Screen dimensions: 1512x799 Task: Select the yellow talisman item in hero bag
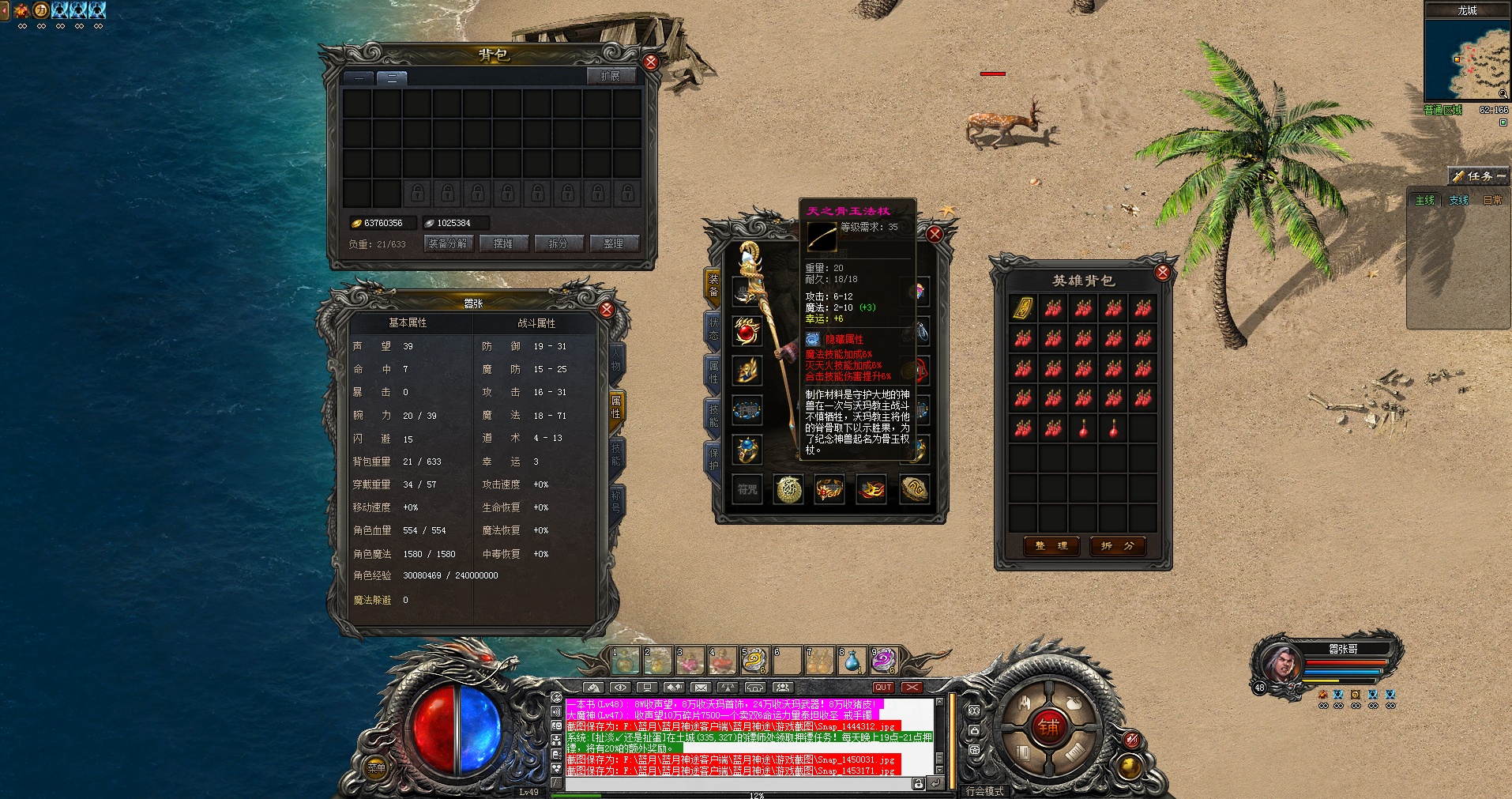(1023, 307)
